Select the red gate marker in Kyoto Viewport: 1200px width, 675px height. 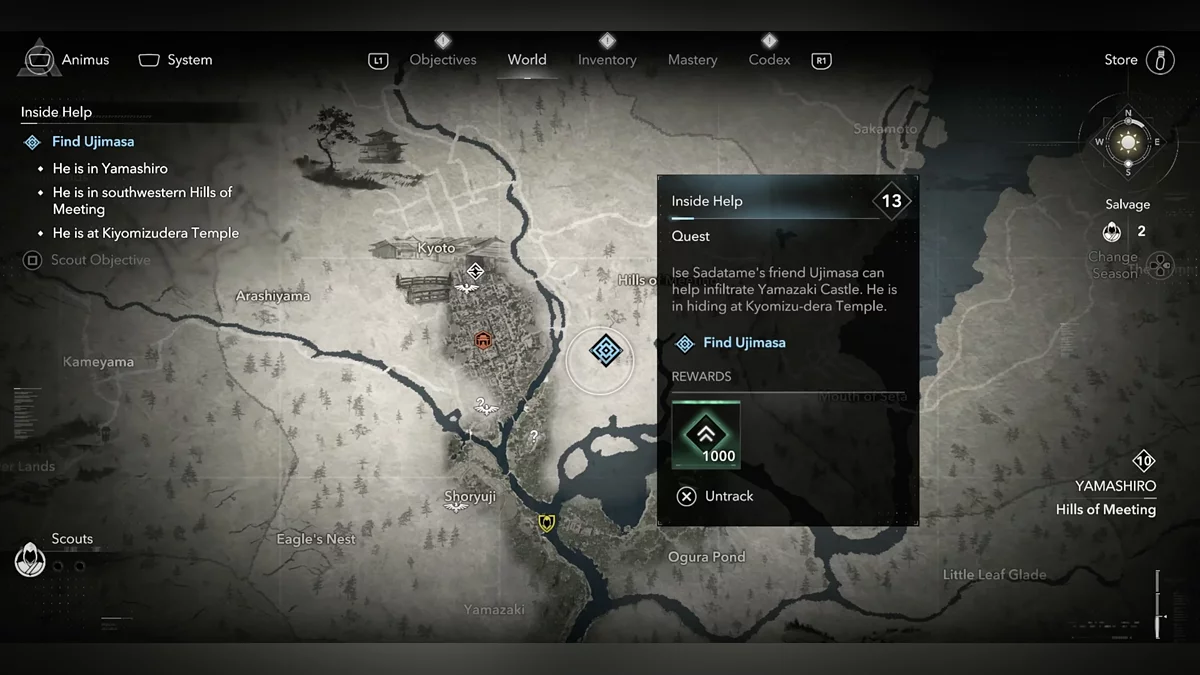(x=484, y=340)
